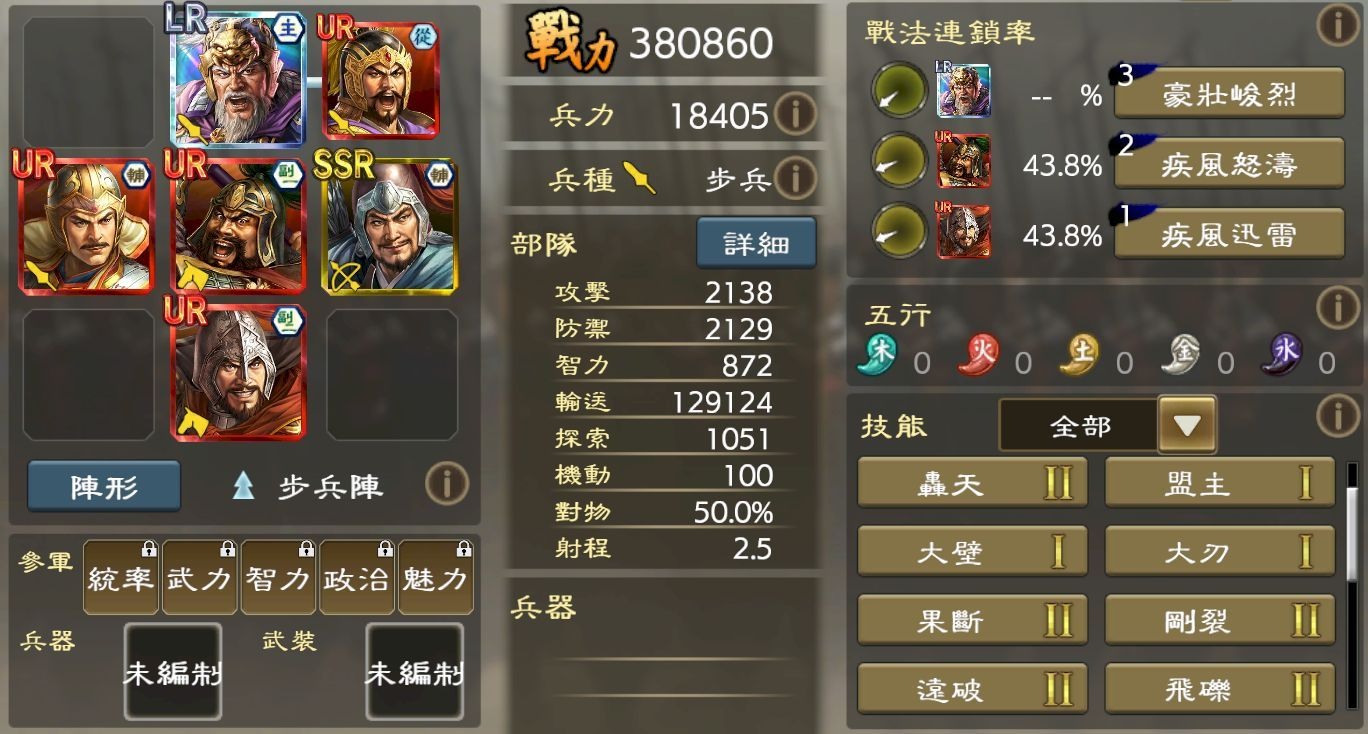
Task: Select the LR leader general portrait
Action: pos(237,80)
